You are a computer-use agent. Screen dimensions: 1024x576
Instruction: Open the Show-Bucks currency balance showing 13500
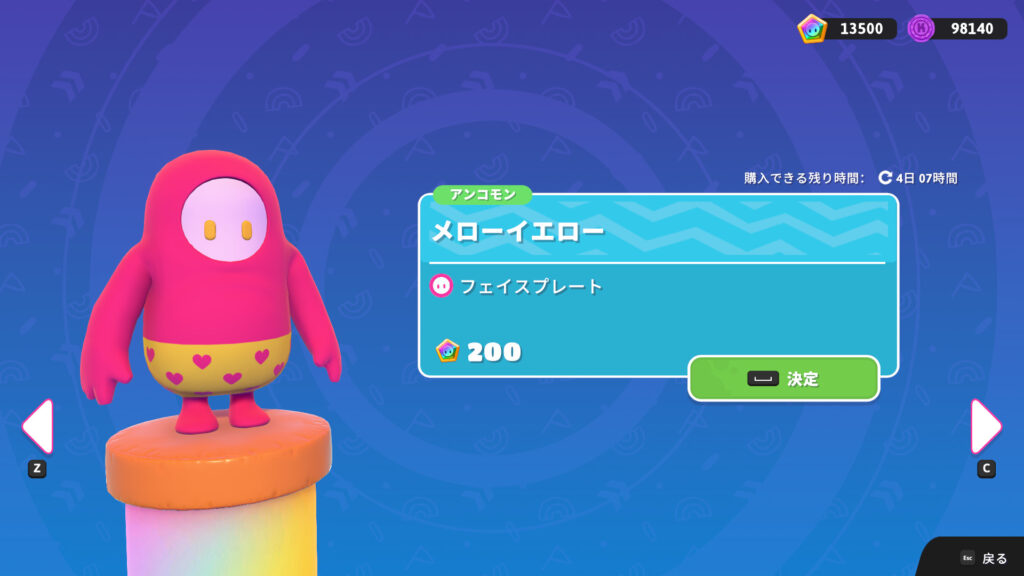847,28
